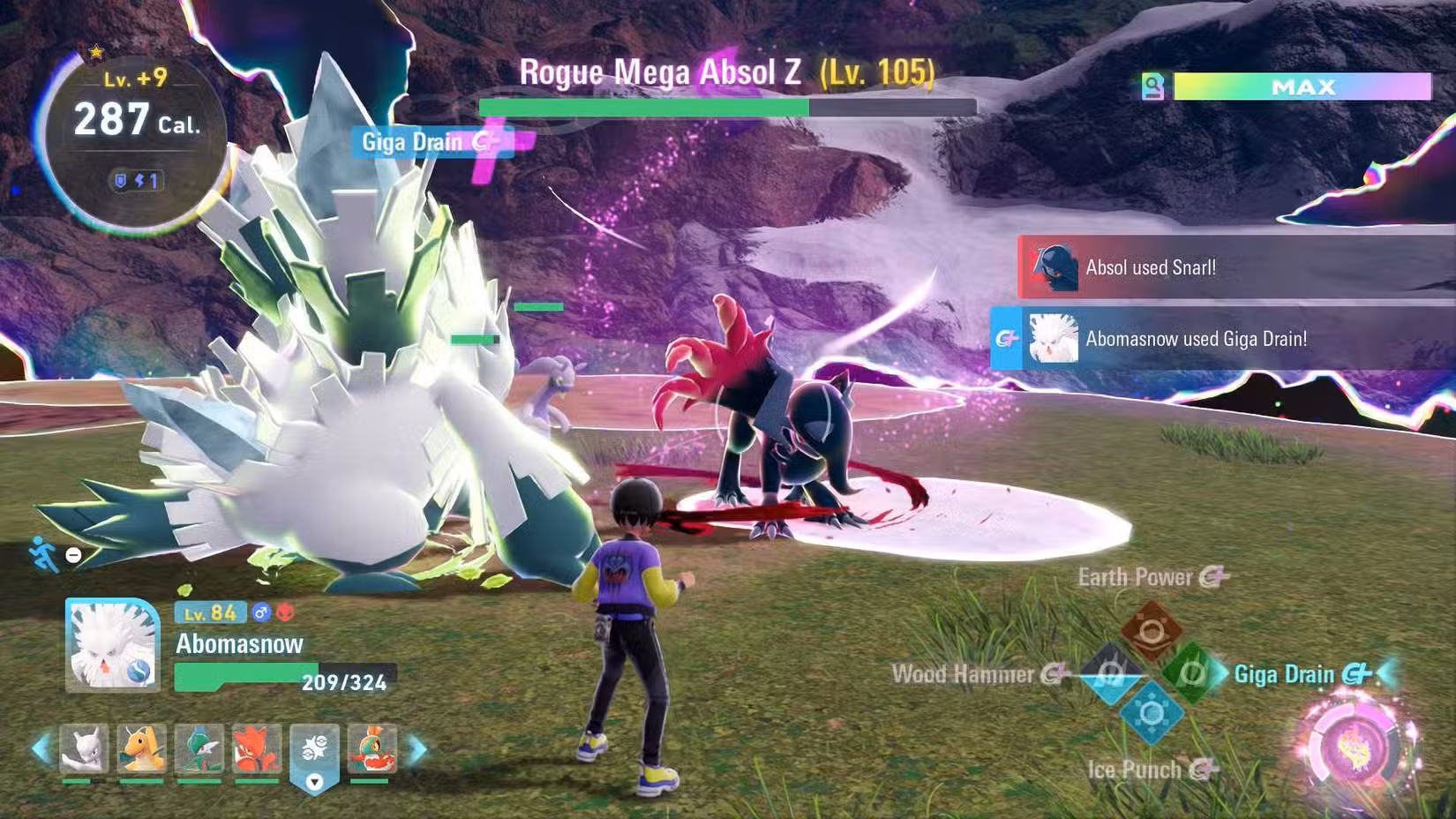
Task: Toggle the minus badge on the sprint indicator
Action: tap(73, 554)
